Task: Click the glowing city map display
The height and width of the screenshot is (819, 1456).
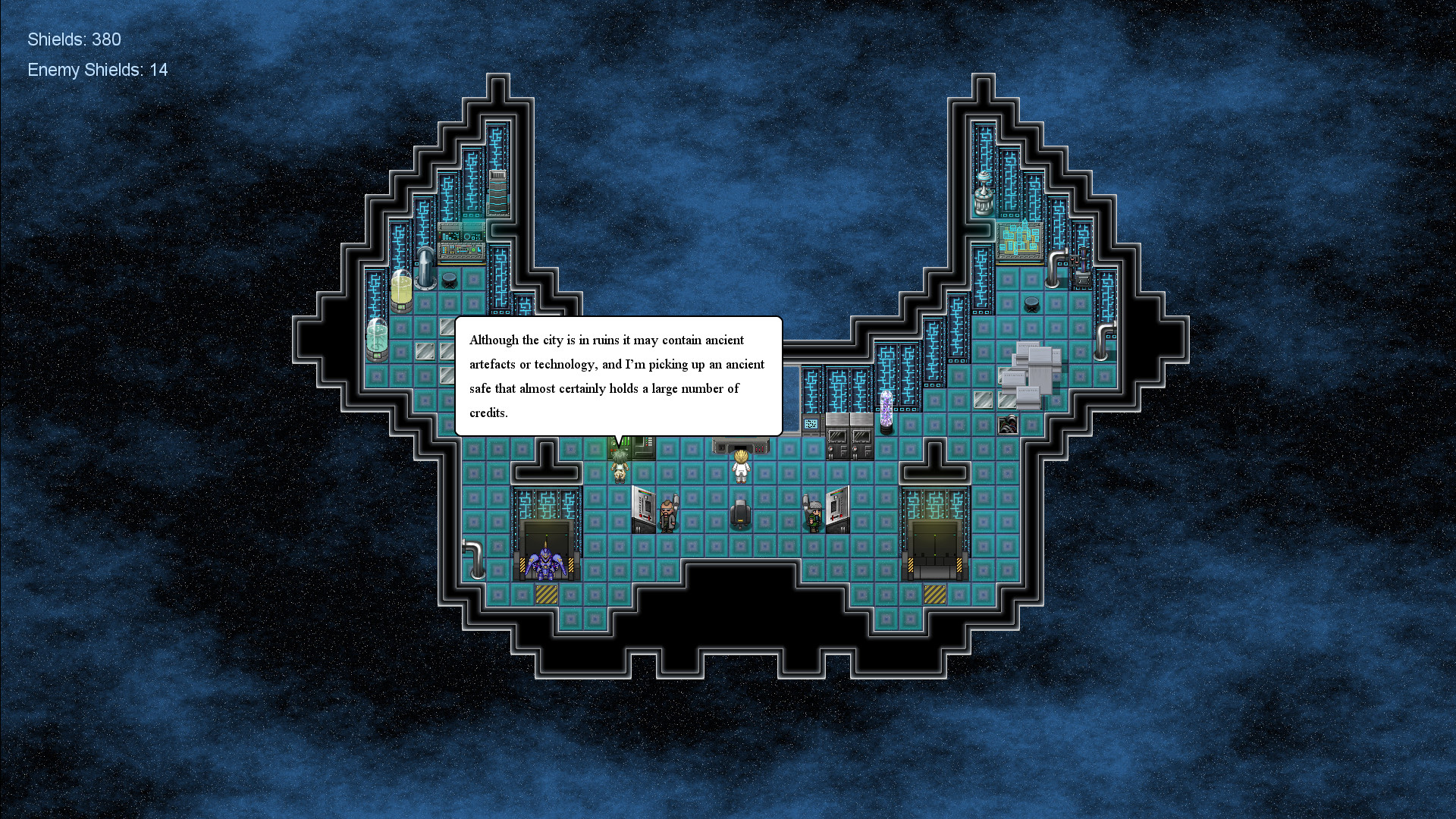Action: coord(1020,238)
